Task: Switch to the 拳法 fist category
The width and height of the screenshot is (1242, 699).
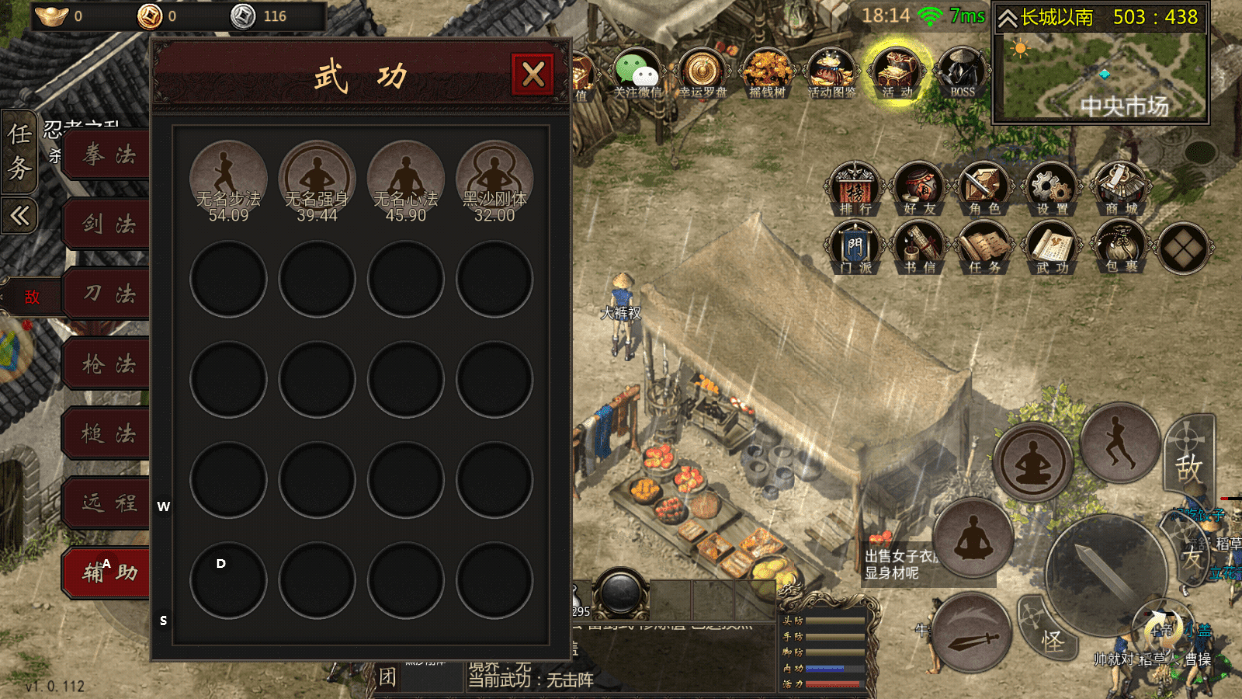Action: [x=107, y=155]
